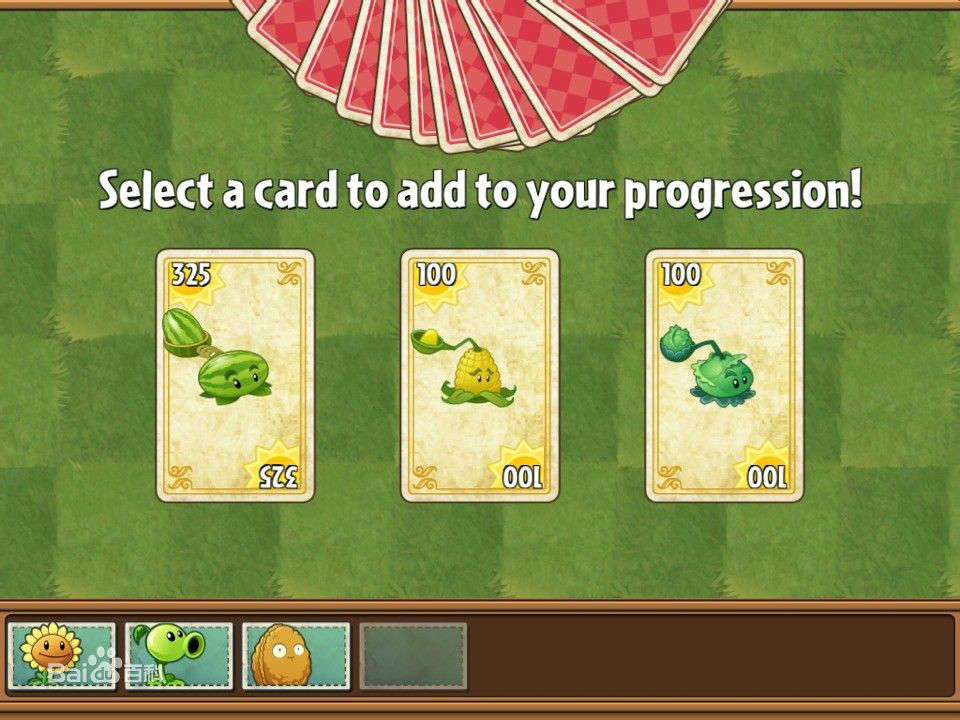Choose the Wall-nut seed packet

[296, 656]
